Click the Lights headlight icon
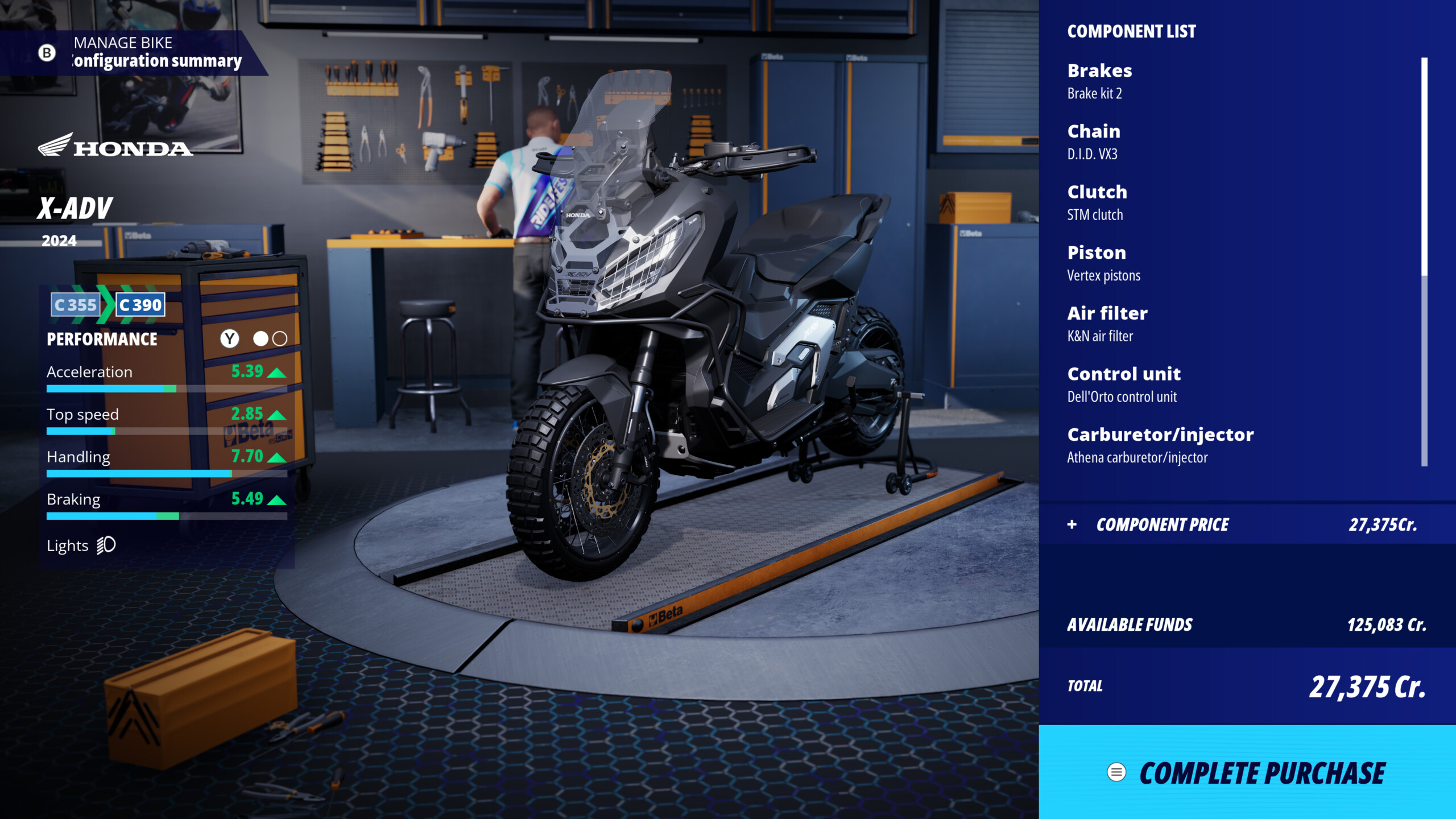Viewport: 1456px width, 819px height. (105, 545)
